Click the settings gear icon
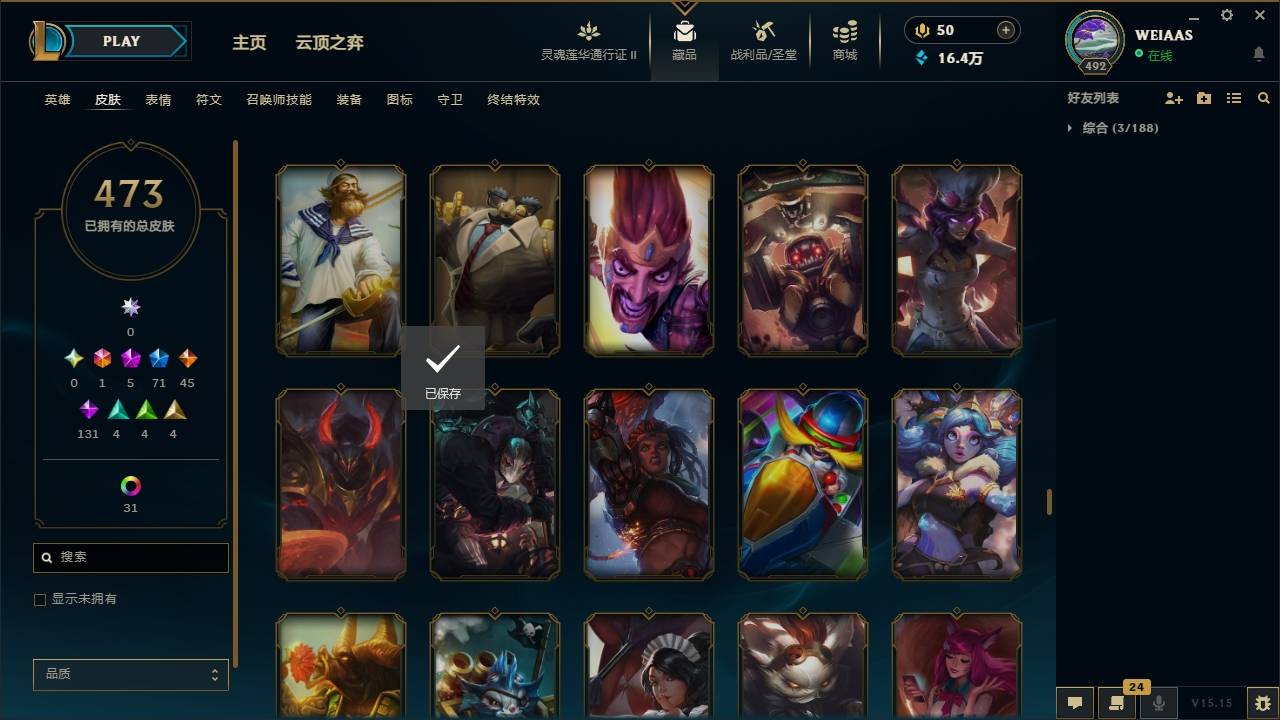 coord(1226,15)
